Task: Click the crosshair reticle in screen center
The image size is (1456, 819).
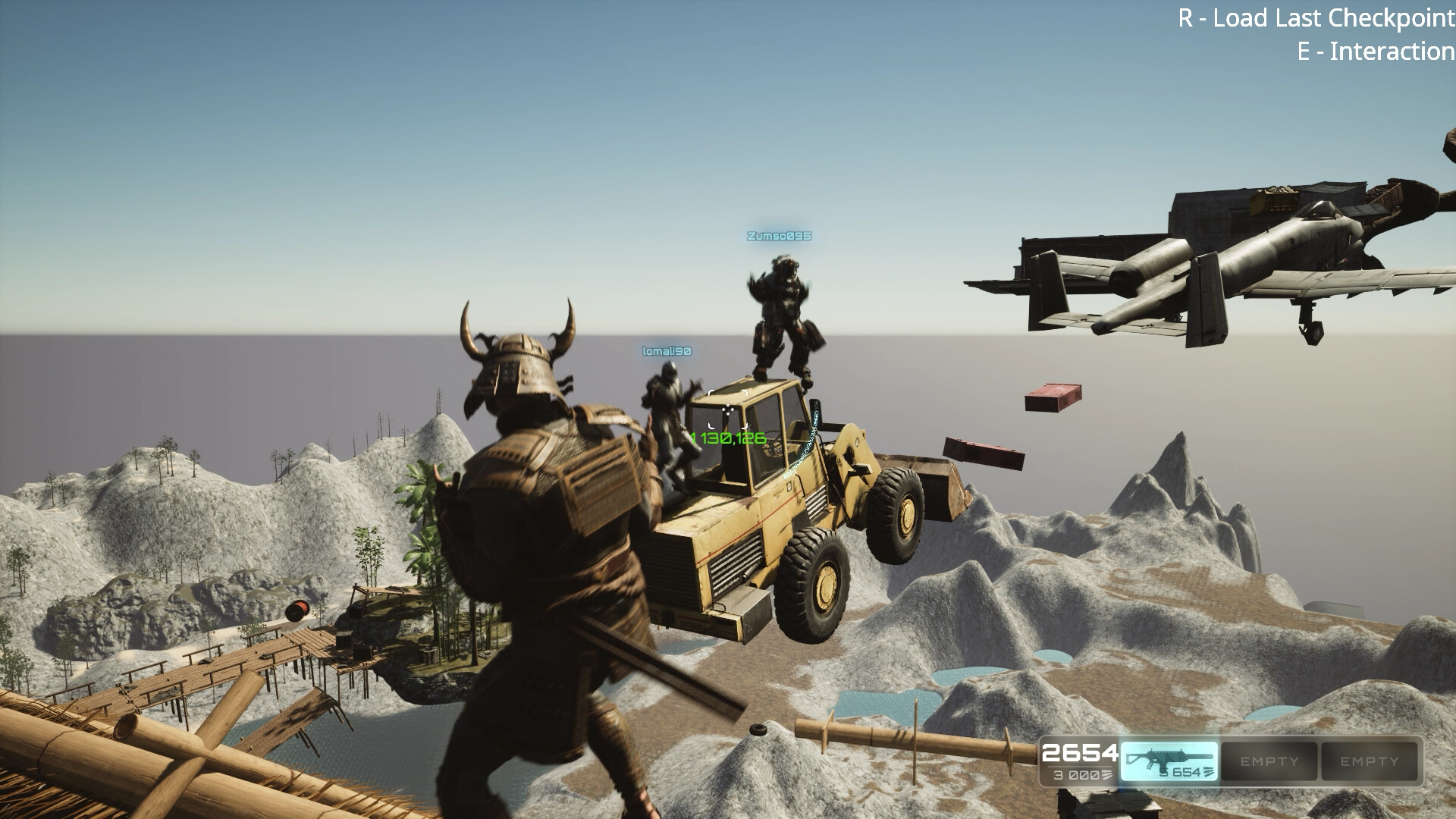Action: (x=728, y=409)
